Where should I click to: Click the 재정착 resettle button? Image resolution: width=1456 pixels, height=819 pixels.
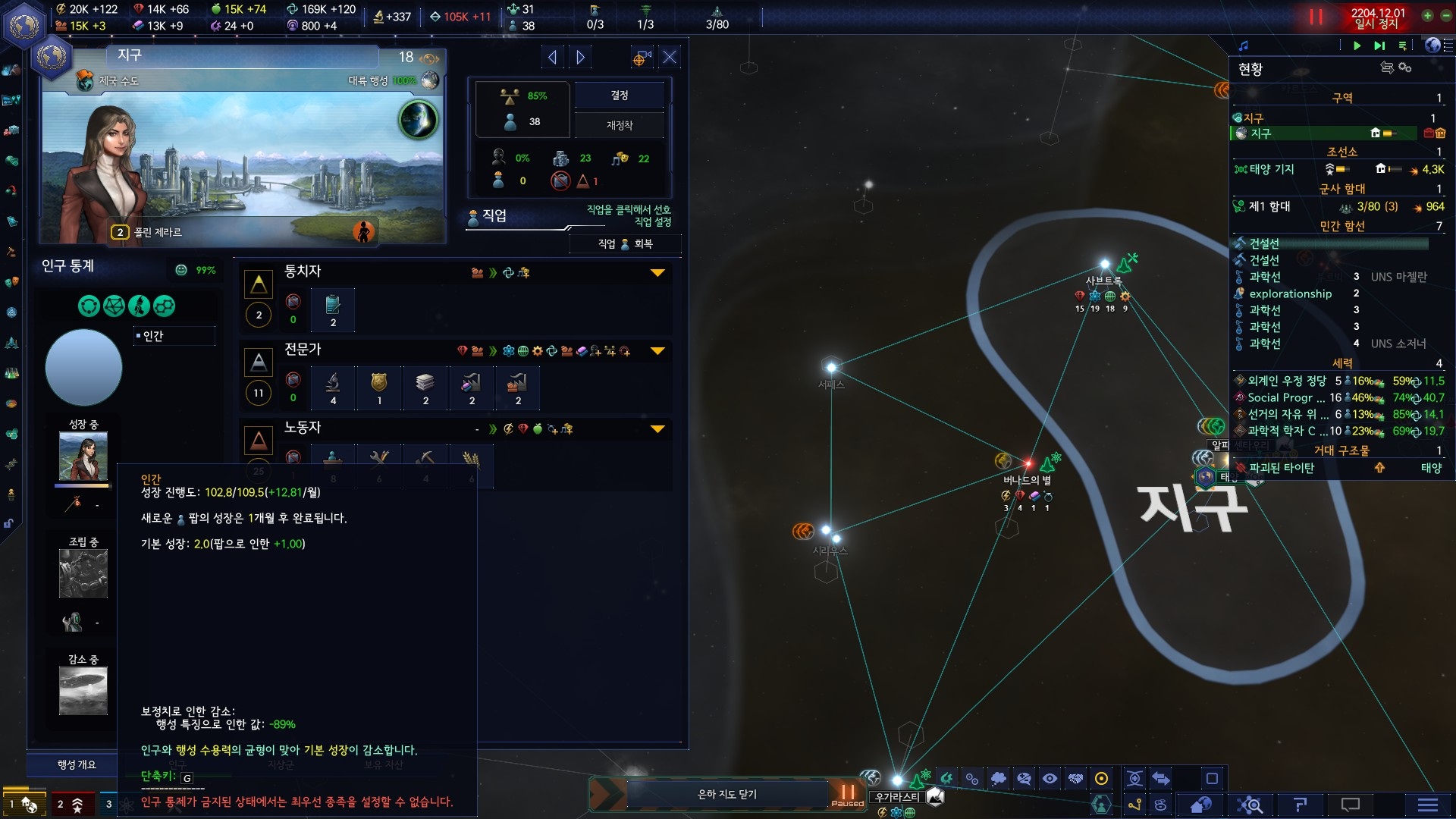tap(619, 125)
